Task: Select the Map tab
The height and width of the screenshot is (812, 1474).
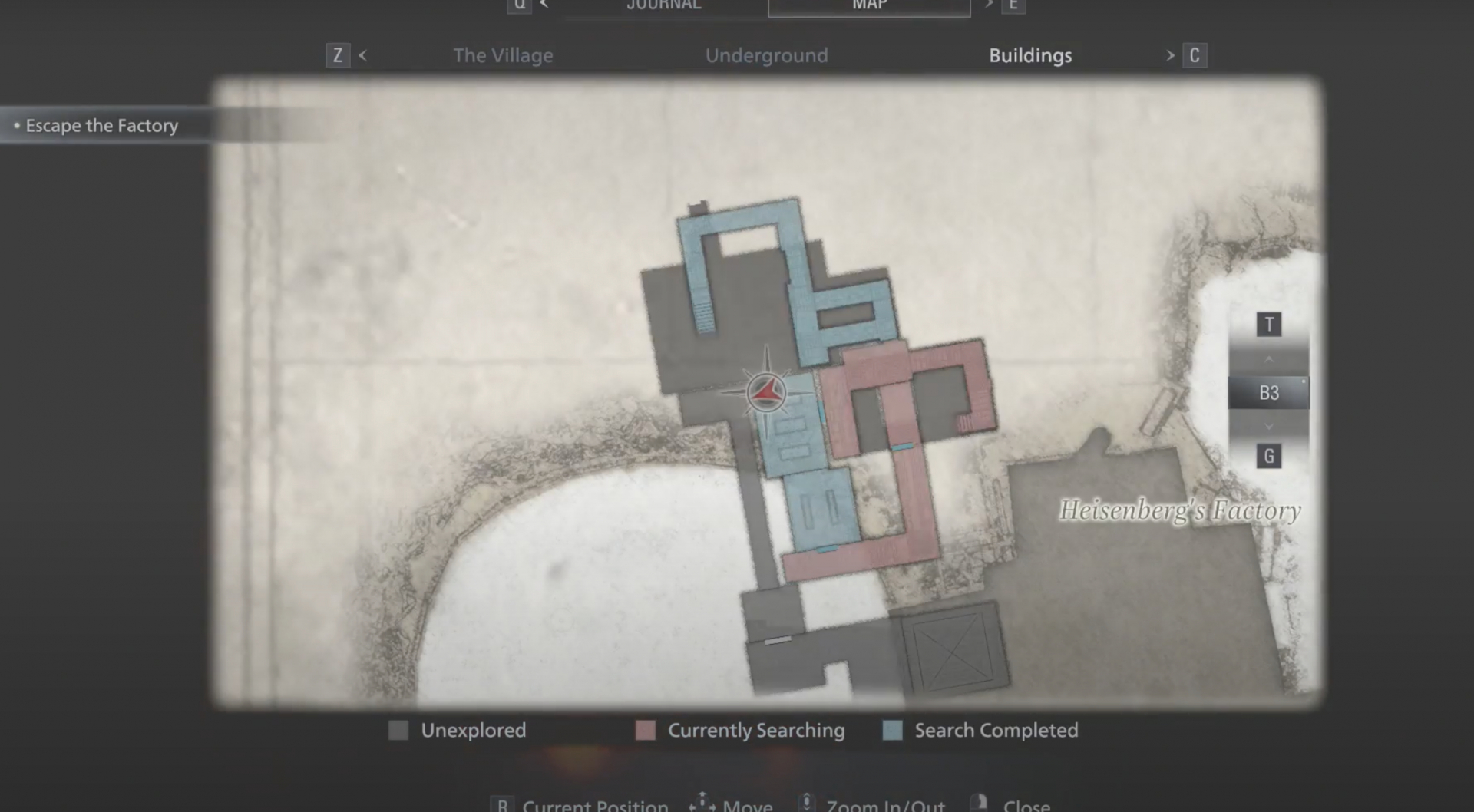Action: click(x=869, y=5)
